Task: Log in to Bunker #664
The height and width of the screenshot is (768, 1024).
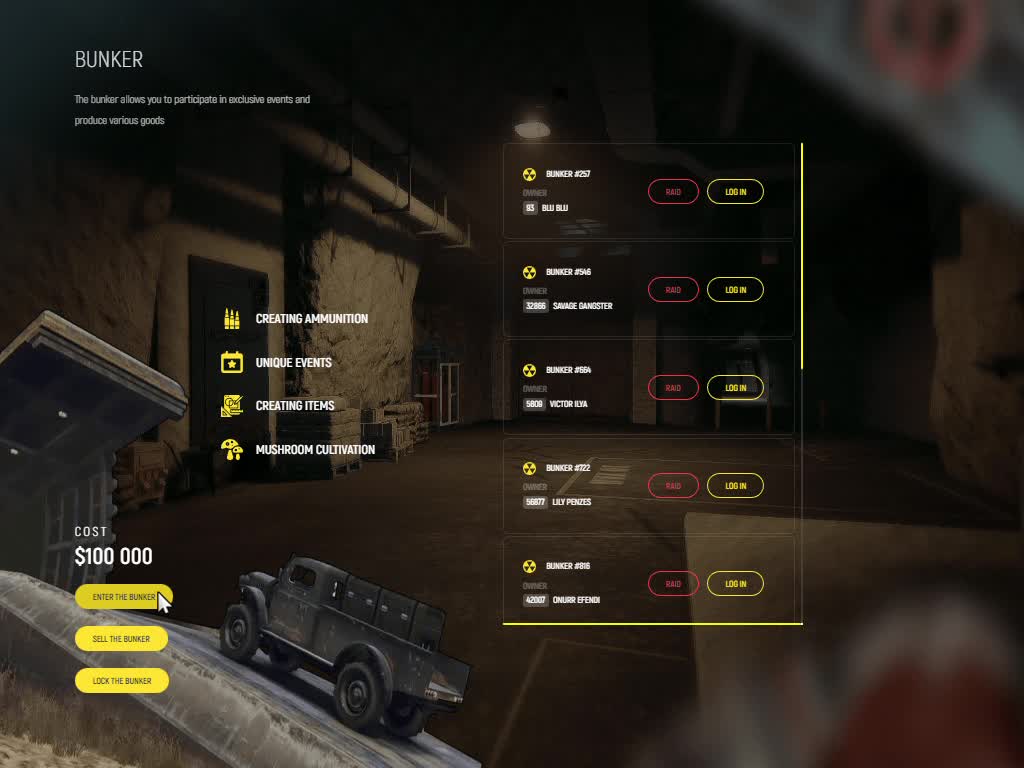Action: 735,388
